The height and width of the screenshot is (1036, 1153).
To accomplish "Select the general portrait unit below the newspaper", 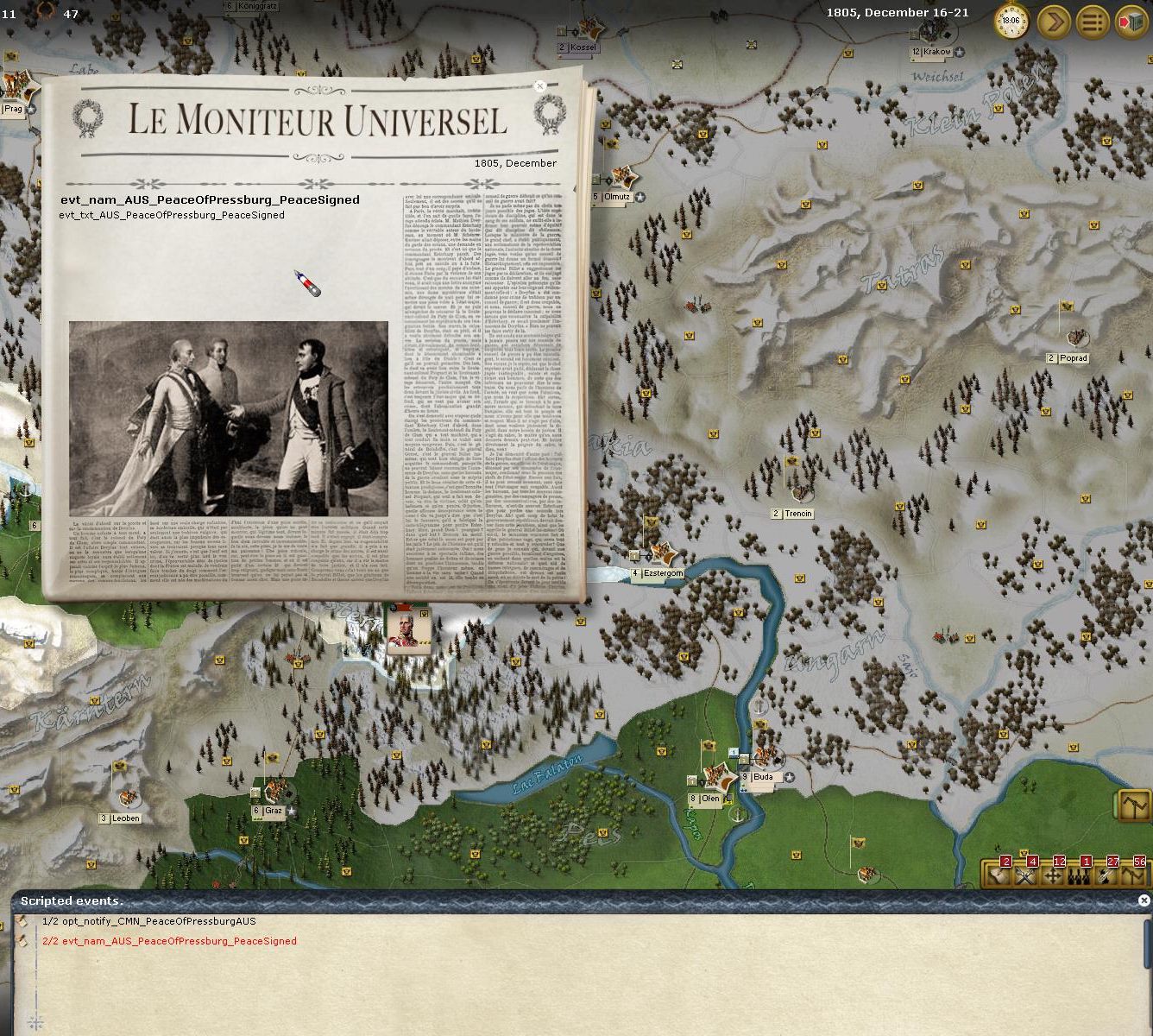I will point(407,630).
